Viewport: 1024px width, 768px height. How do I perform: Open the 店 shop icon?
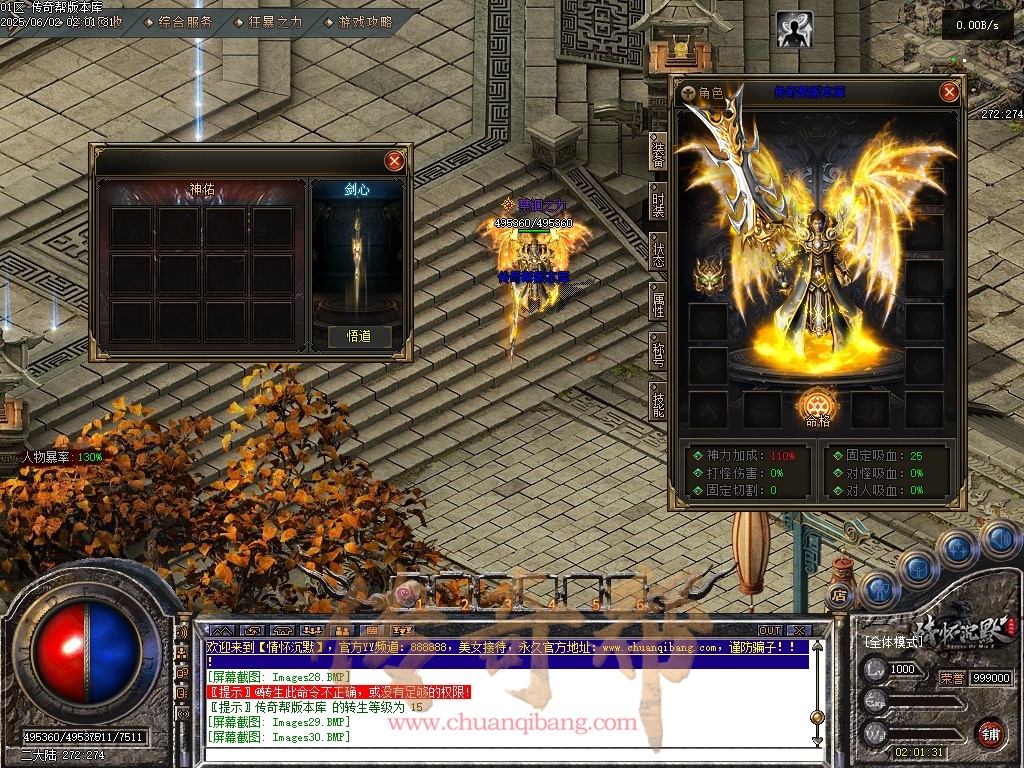click(x=840, y=597)
